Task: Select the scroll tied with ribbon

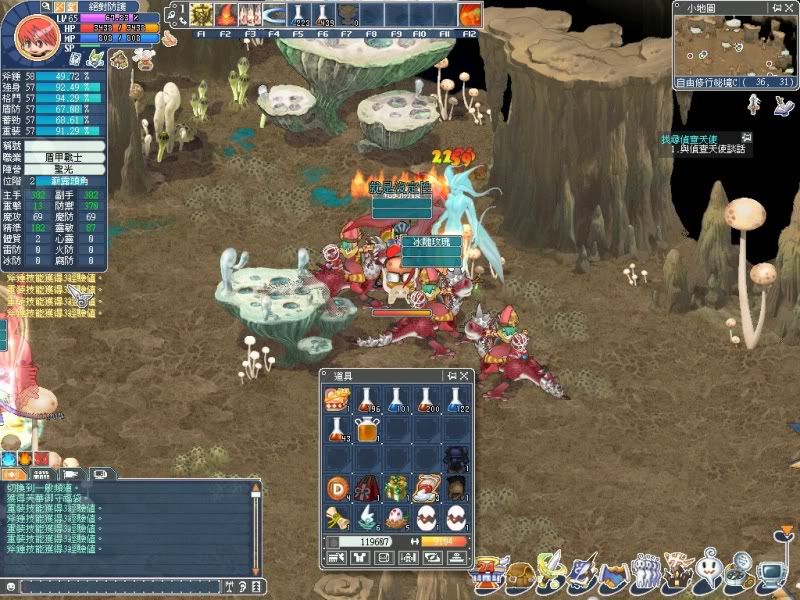Action: click(x=337, y=518)
